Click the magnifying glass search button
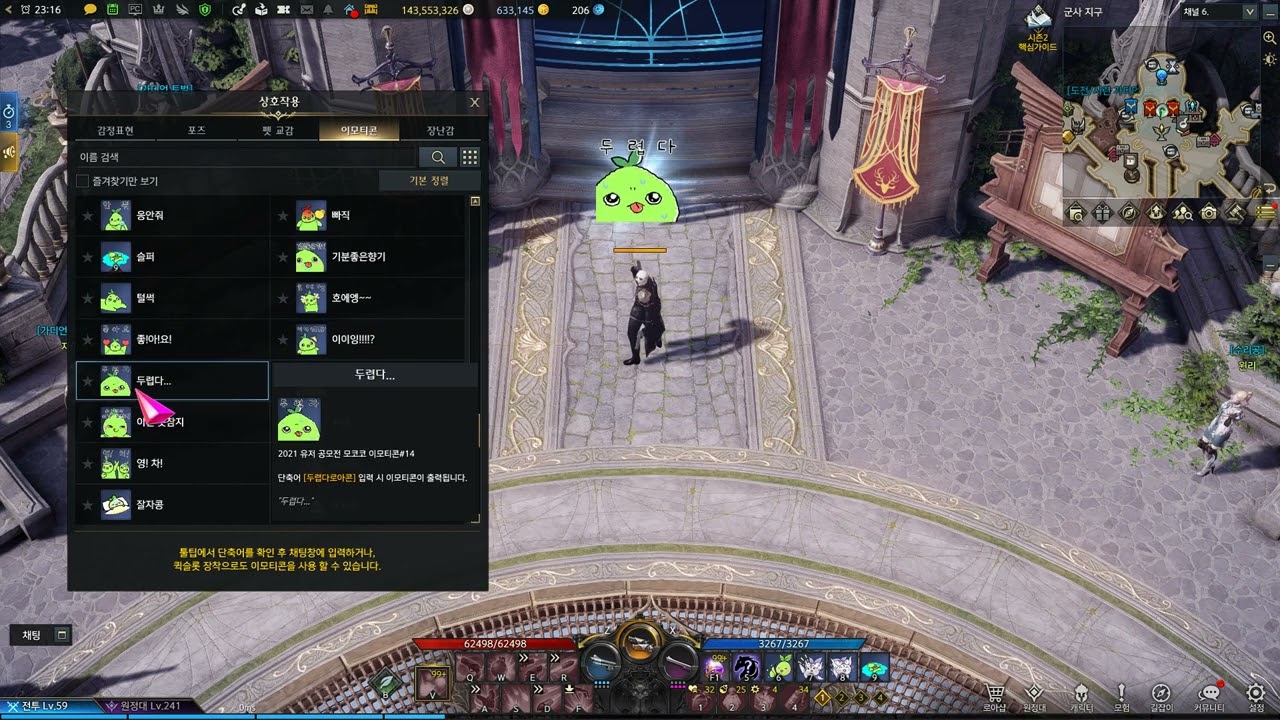The width and height of the screenshot is (1280, 720). click(x=438, y=157)
